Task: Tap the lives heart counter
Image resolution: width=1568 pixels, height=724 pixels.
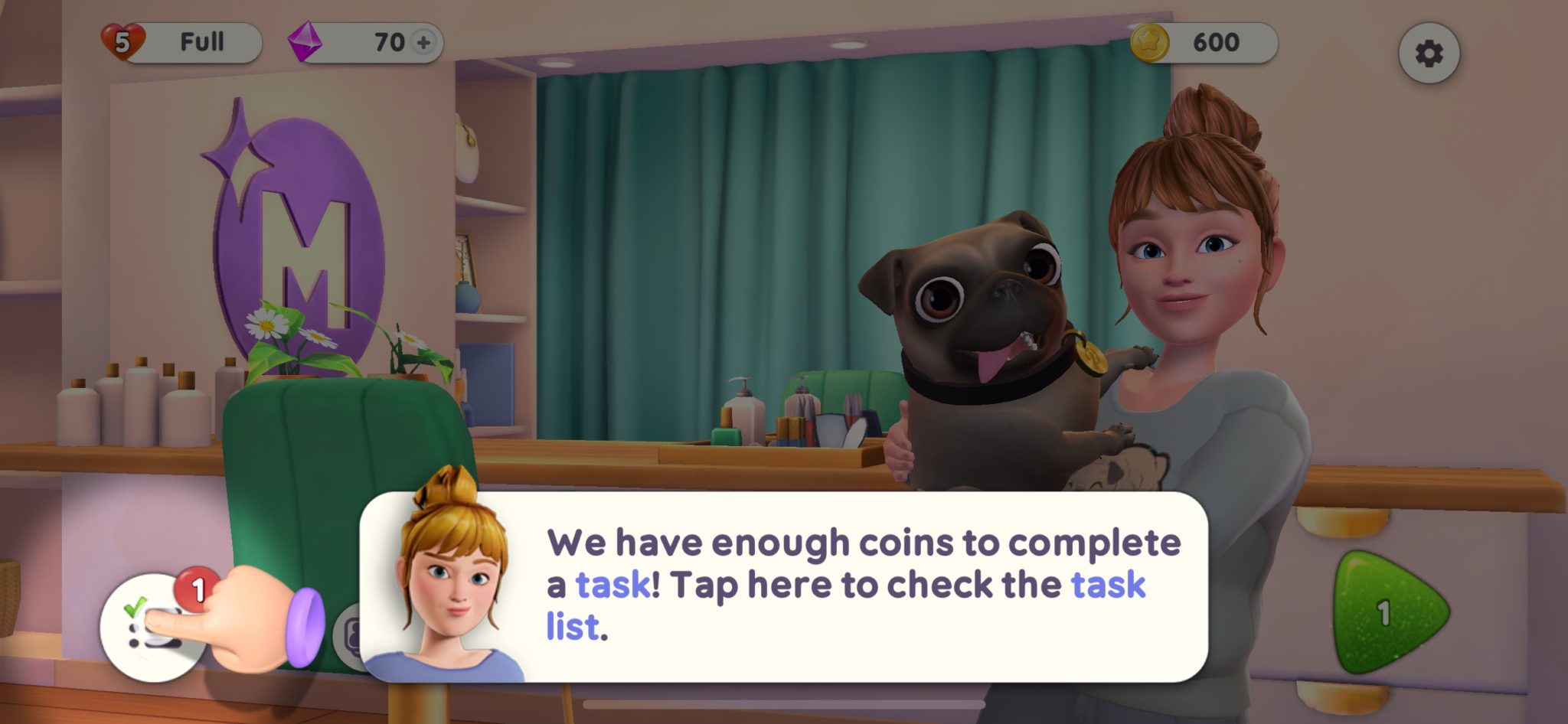Action: (x=122, y=41)
